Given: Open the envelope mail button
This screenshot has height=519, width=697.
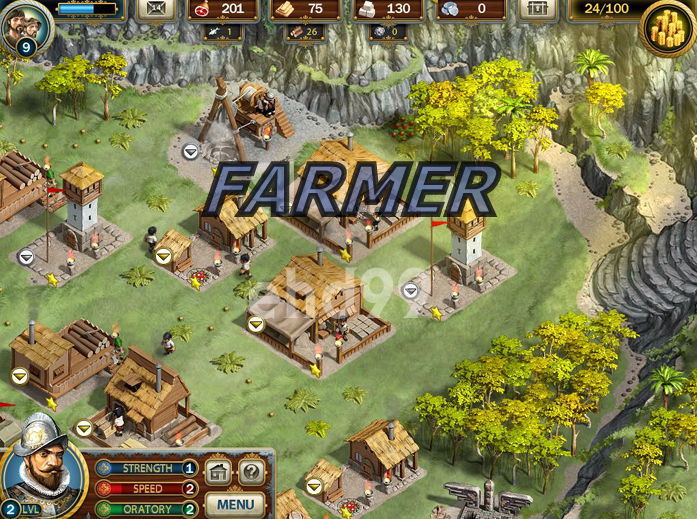Looking at the screenshot, I should (156, 9).
